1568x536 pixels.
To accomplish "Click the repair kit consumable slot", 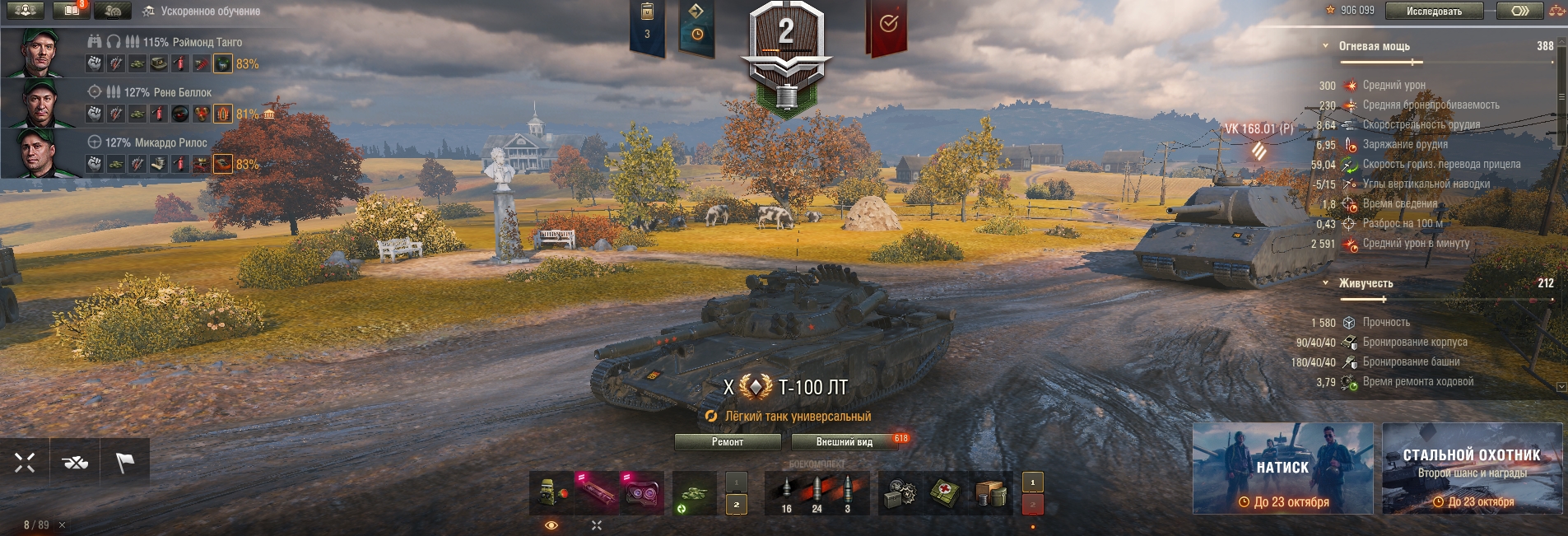I will tap(900, 493).
